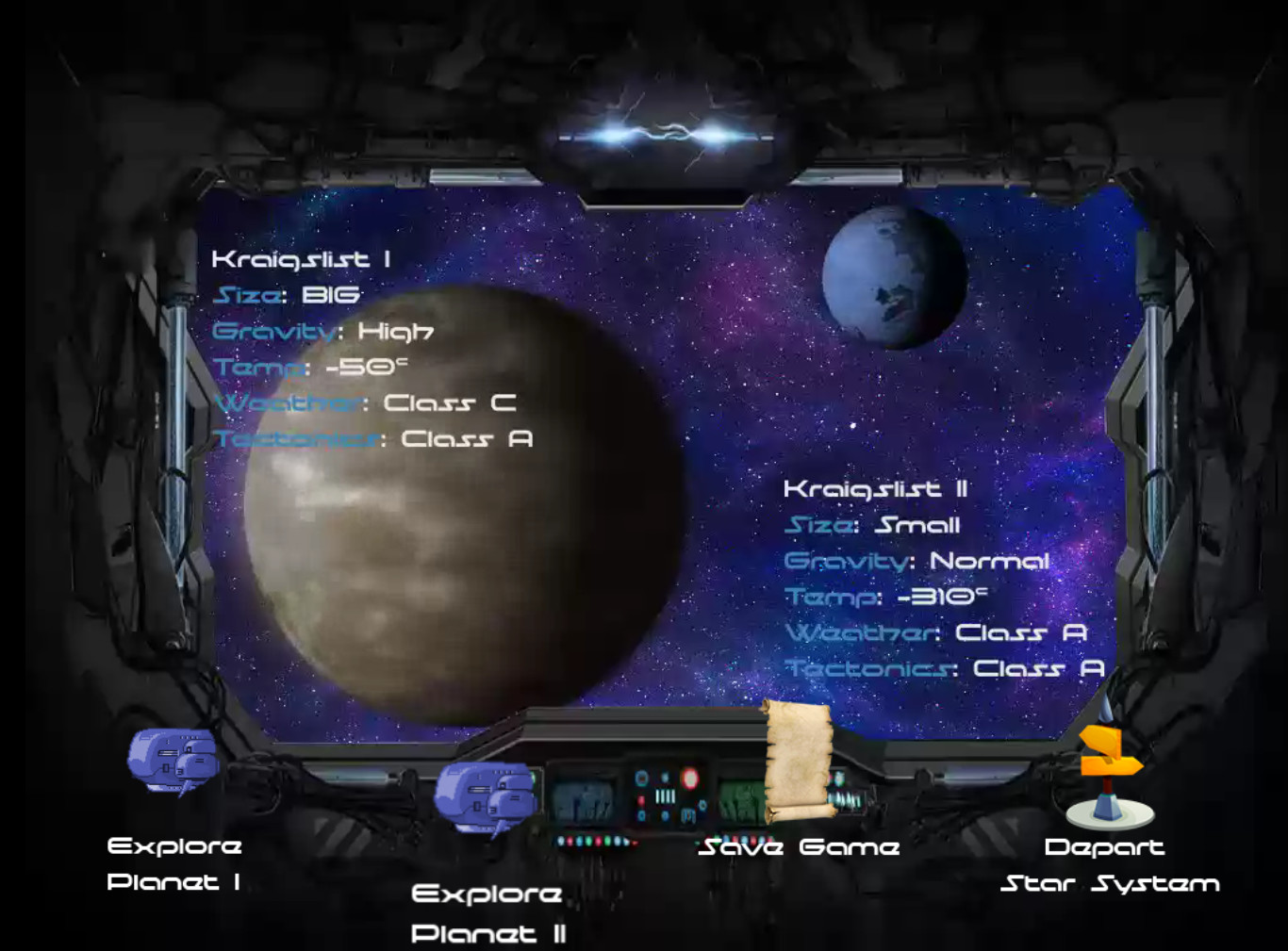Click the Save Game text label
This screenshot has width=1288, height=951.
coord(799,846)
